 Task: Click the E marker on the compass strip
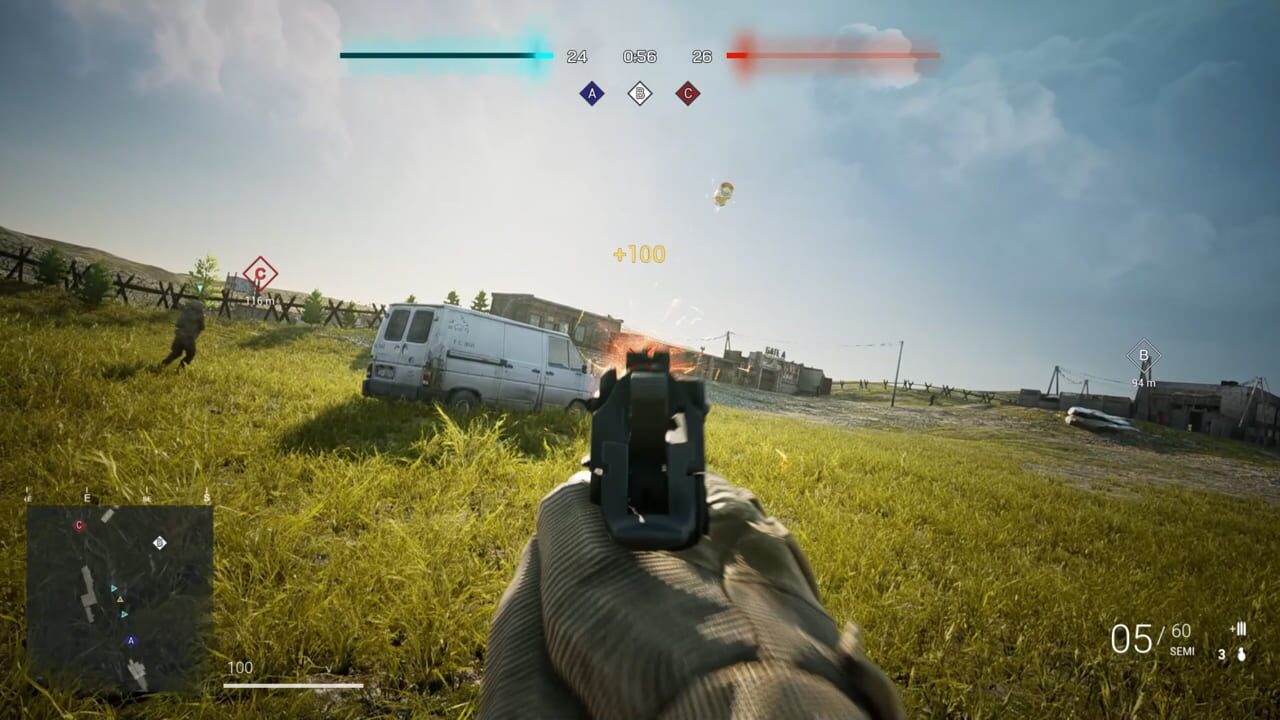(x=87, y=496)
